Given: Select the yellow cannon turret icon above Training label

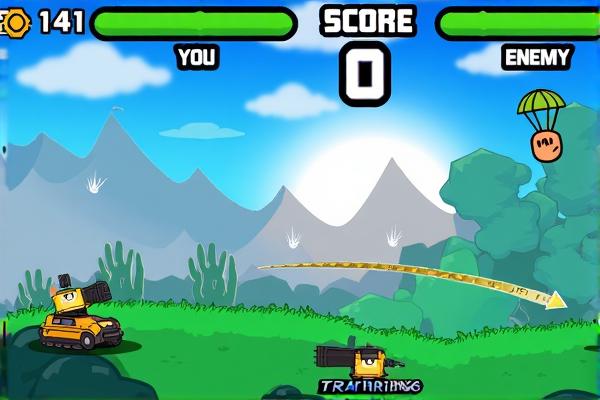Looking at the screenshot, I should (x=357, y=360).
